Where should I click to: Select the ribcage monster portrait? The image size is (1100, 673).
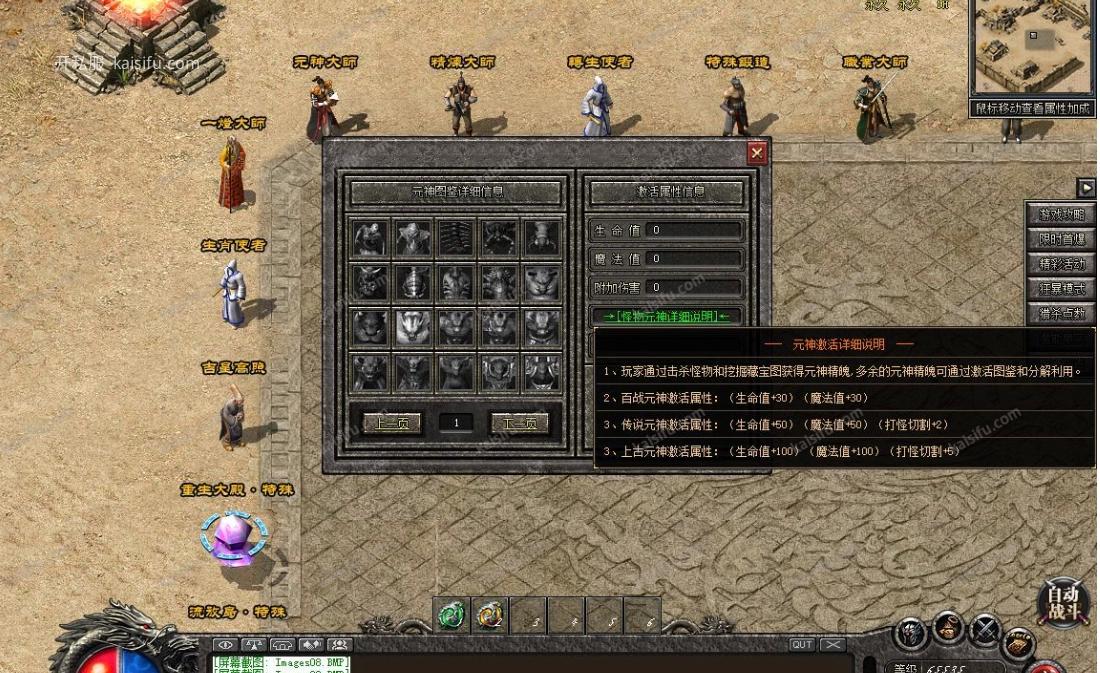tap(456, 237)
